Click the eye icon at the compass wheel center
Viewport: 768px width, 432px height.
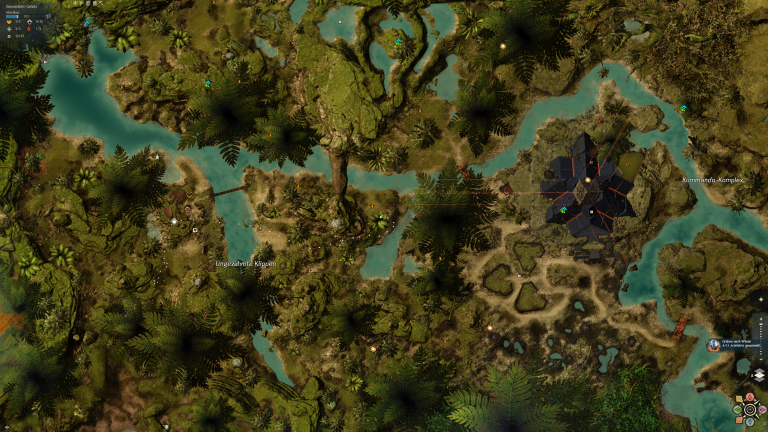pos(750,409)
